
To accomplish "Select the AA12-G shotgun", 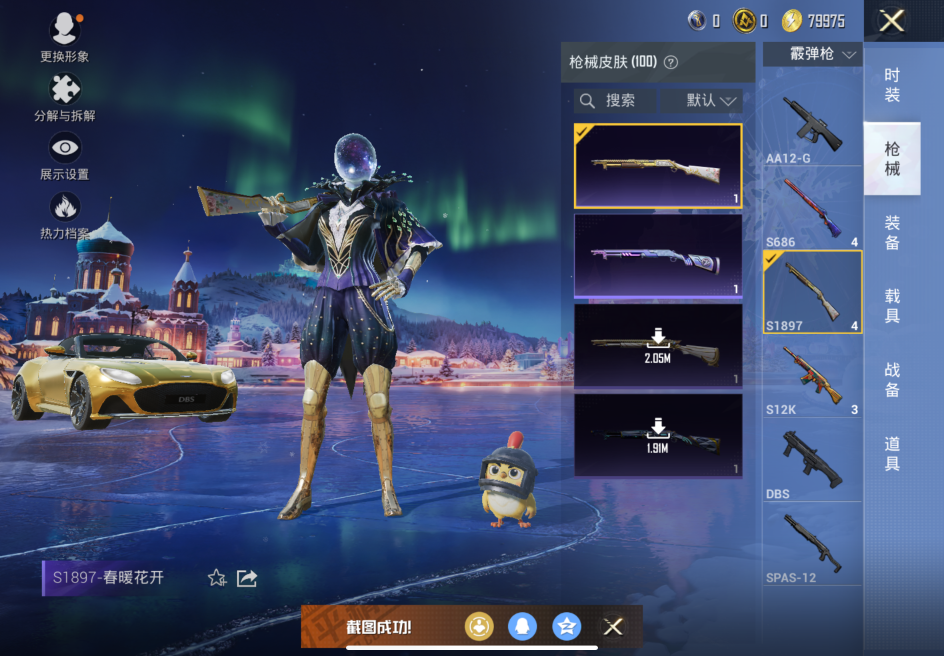I will pyautogui.click(x=812, y=130).
